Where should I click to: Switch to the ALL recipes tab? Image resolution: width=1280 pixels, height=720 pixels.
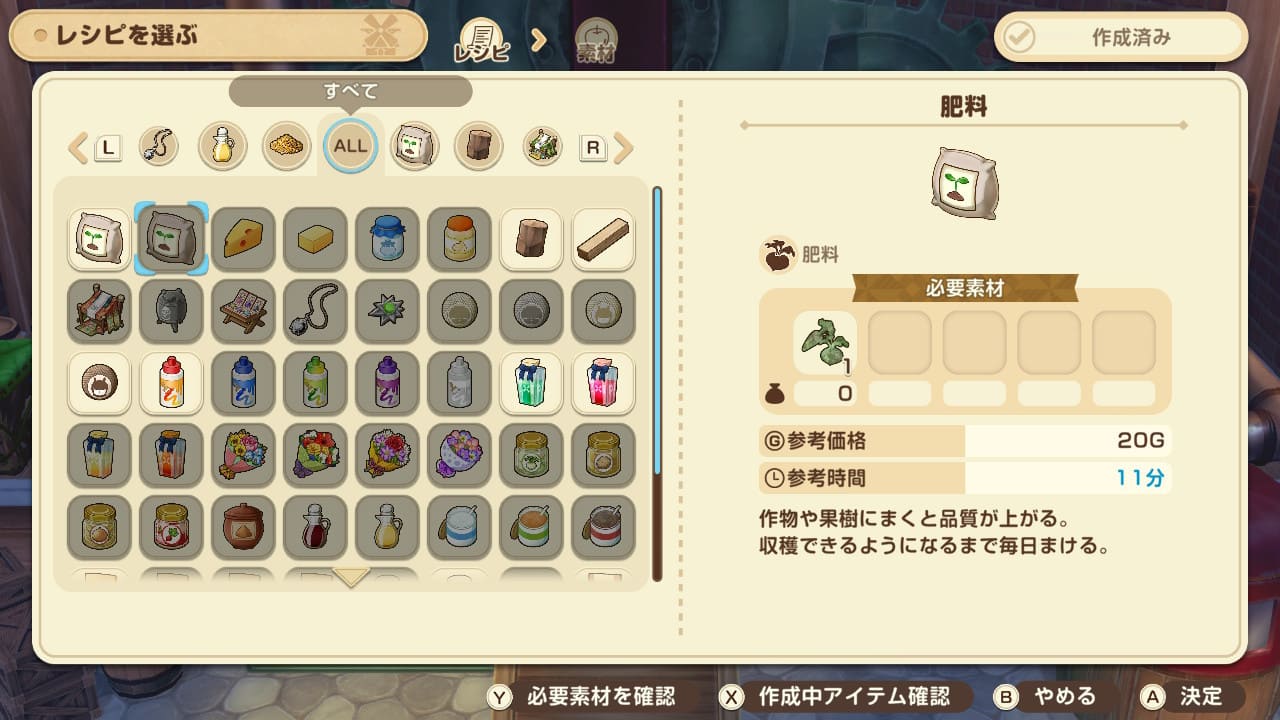(350, 146)
